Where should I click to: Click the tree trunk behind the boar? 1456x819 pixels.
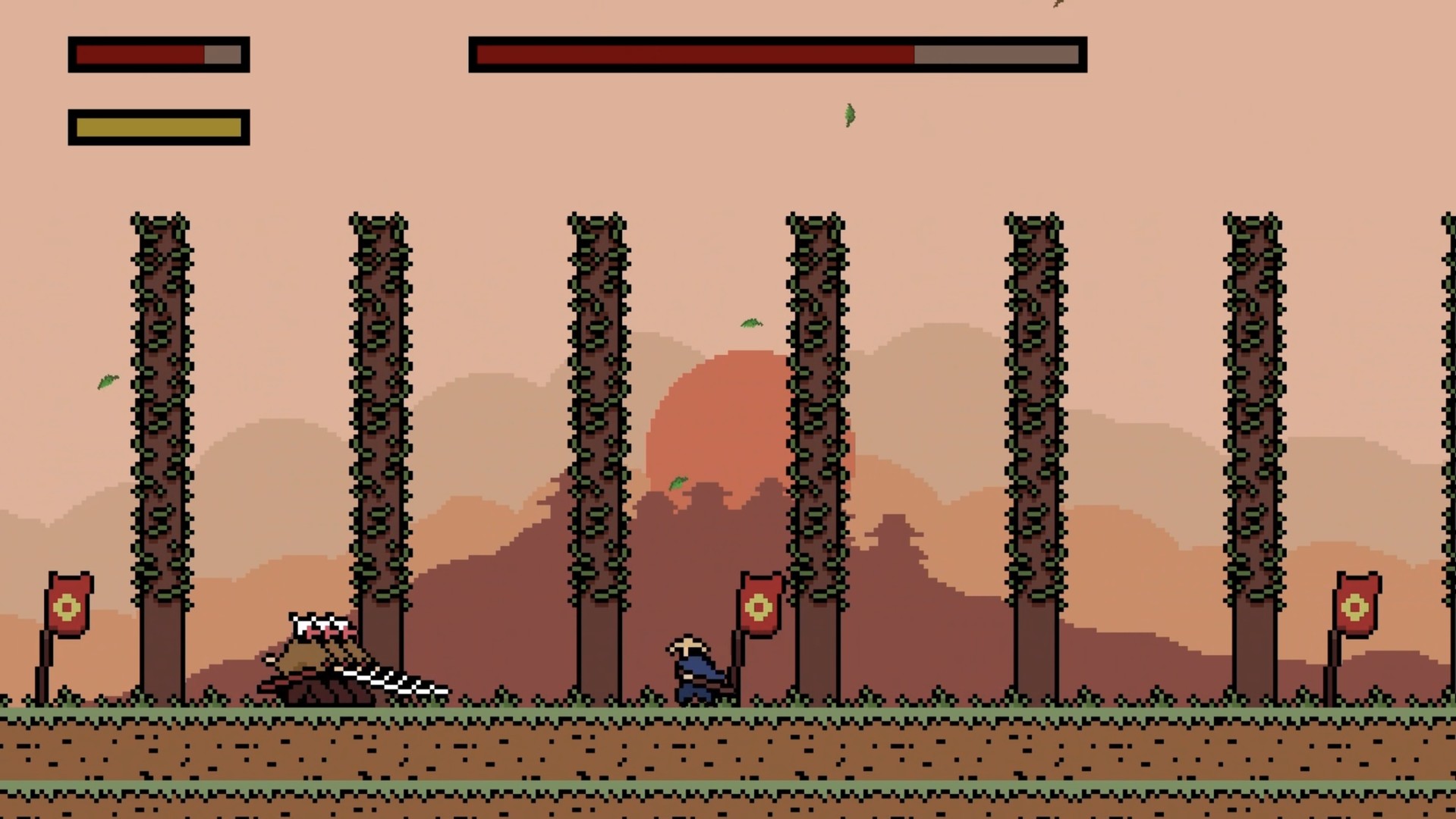click(x=379, y=455)
